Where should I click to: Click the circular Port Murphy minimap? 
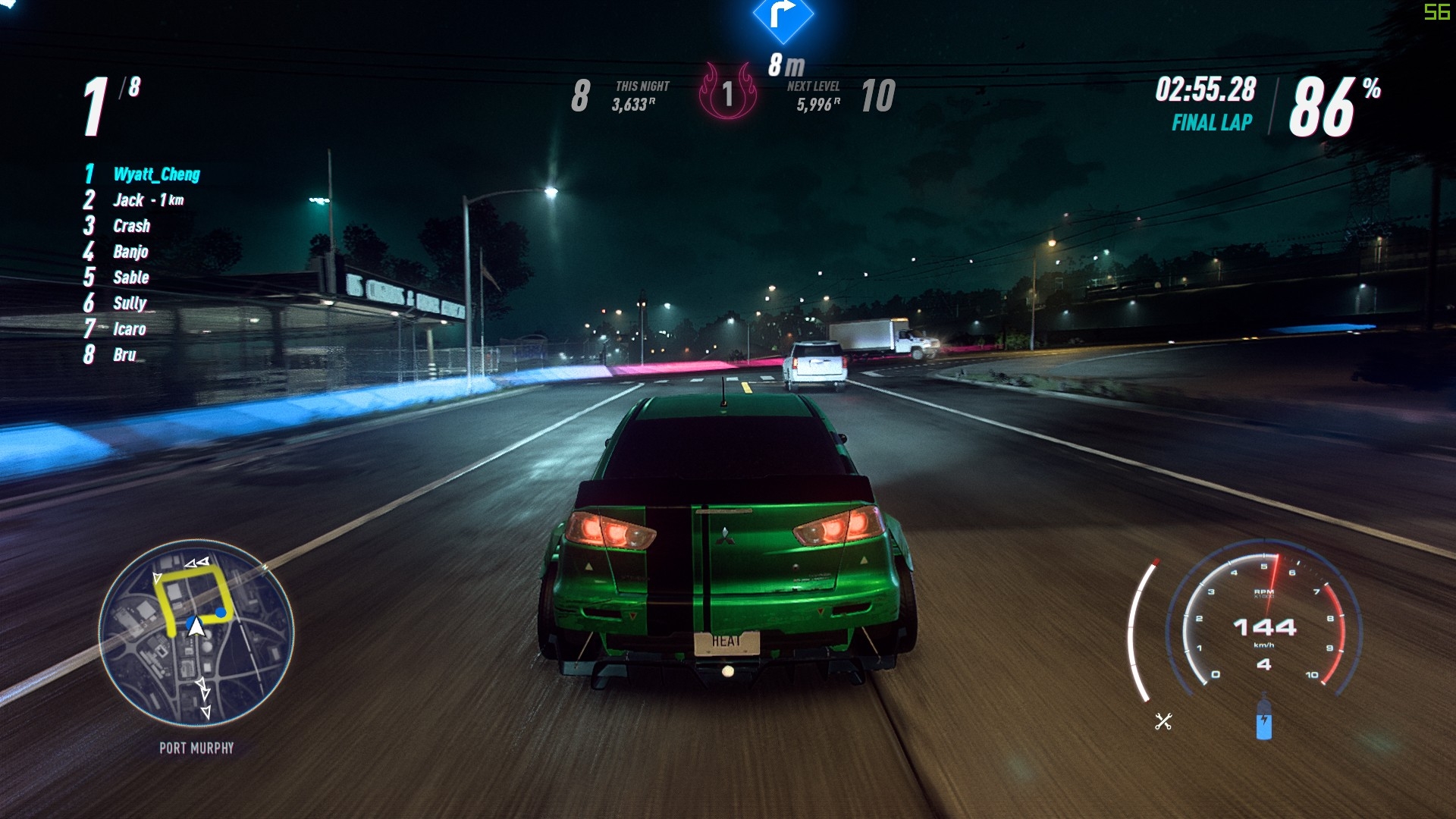196,632
